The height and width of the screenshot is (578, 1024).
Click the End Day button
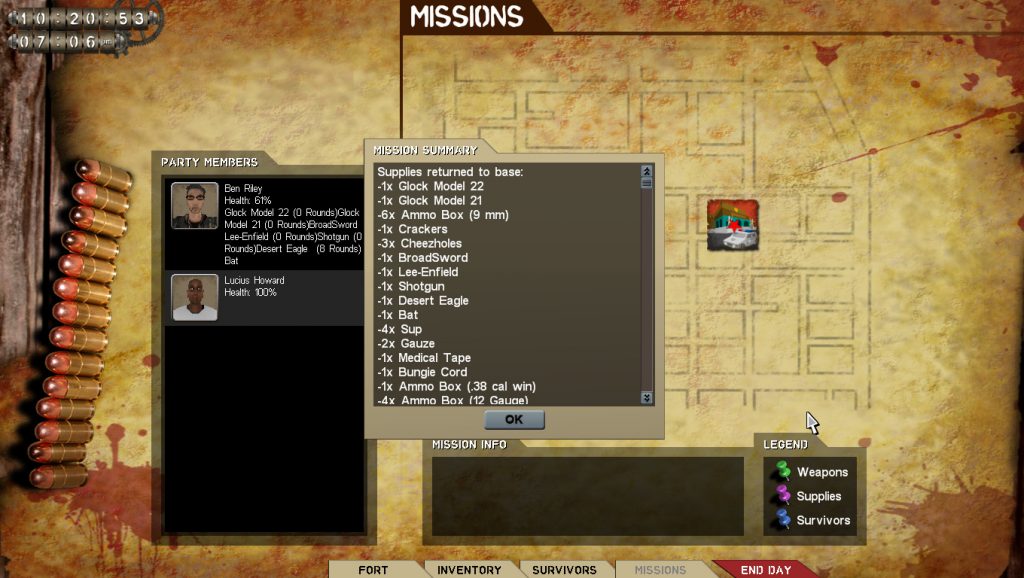(766, 570)
